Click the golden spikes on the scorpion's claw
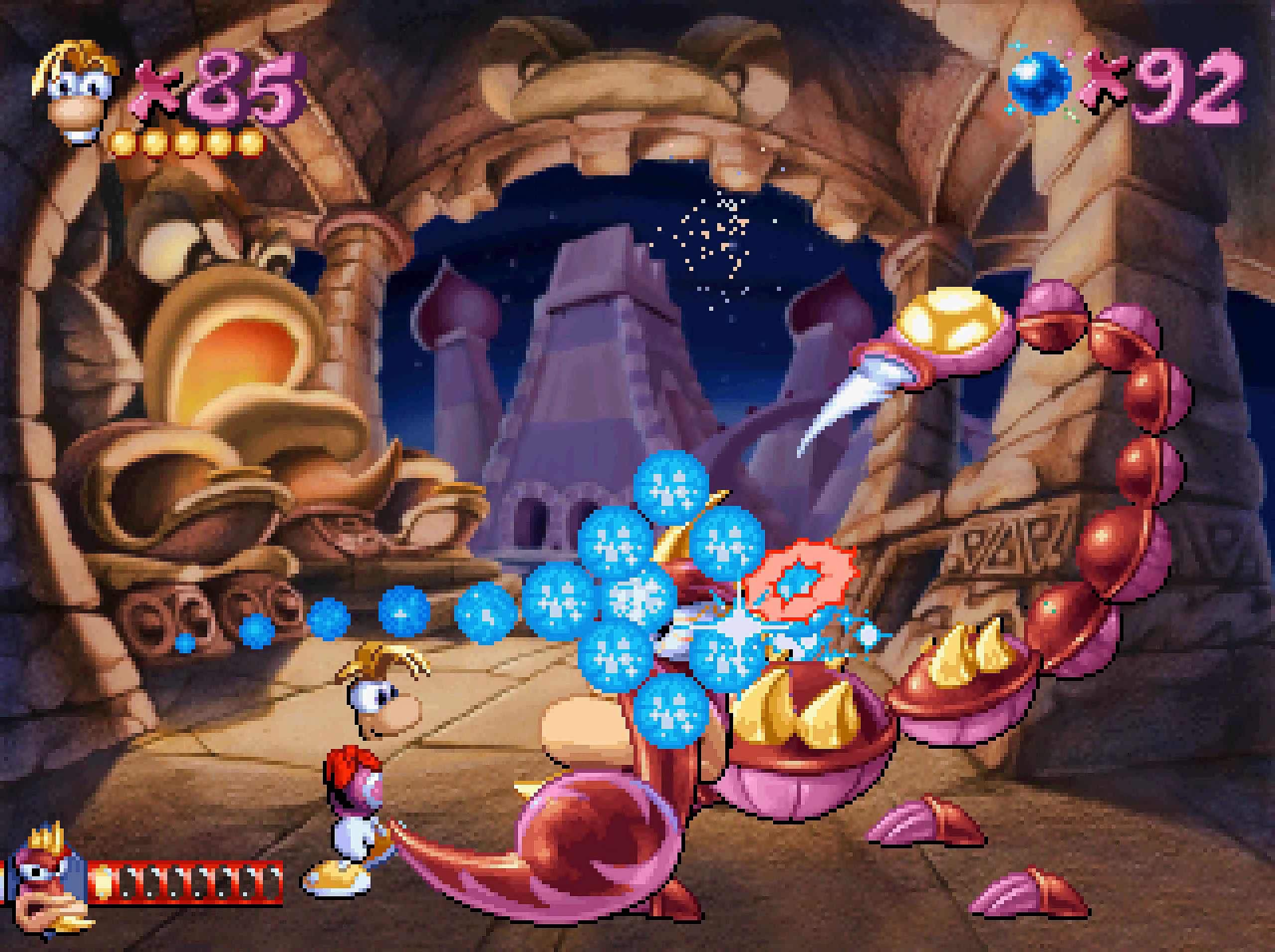This screenshot has width=1275, height=952. (801, 714)
